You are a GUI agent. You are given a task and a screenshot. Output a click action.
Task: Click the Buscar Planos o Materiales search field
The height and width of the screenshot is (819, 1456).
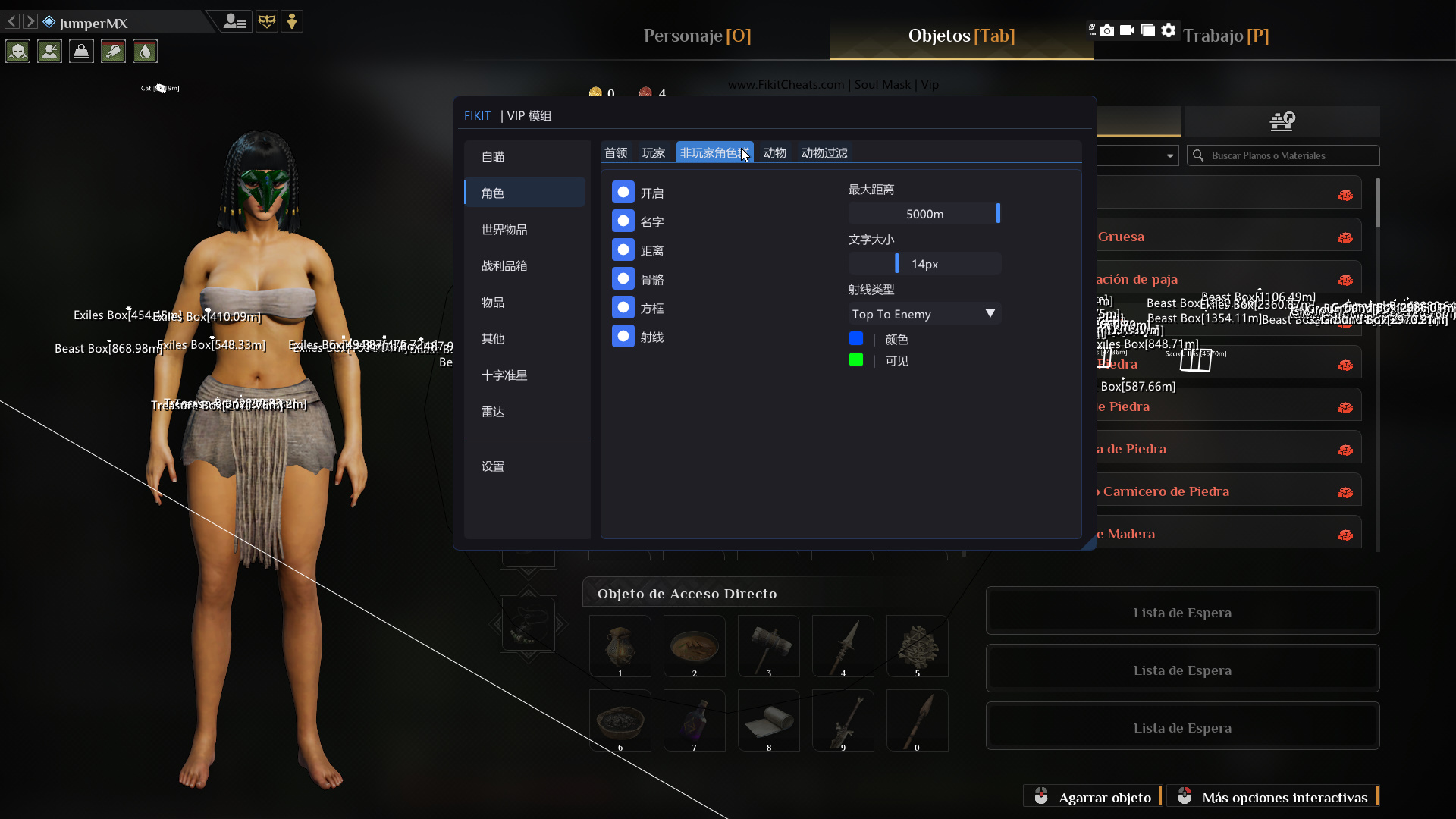pyautogui.click(x=1289, y=155)
